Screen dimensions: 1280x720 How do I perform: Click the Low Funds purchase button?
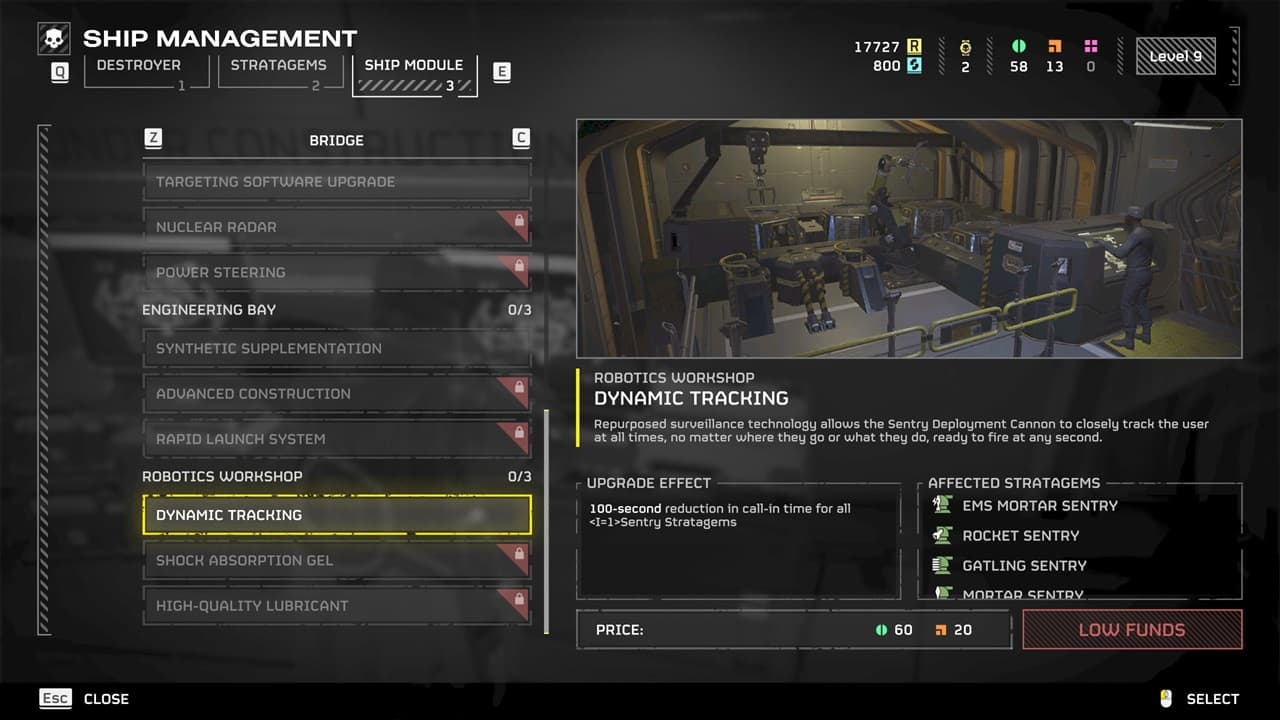(x=1132, y=630)
